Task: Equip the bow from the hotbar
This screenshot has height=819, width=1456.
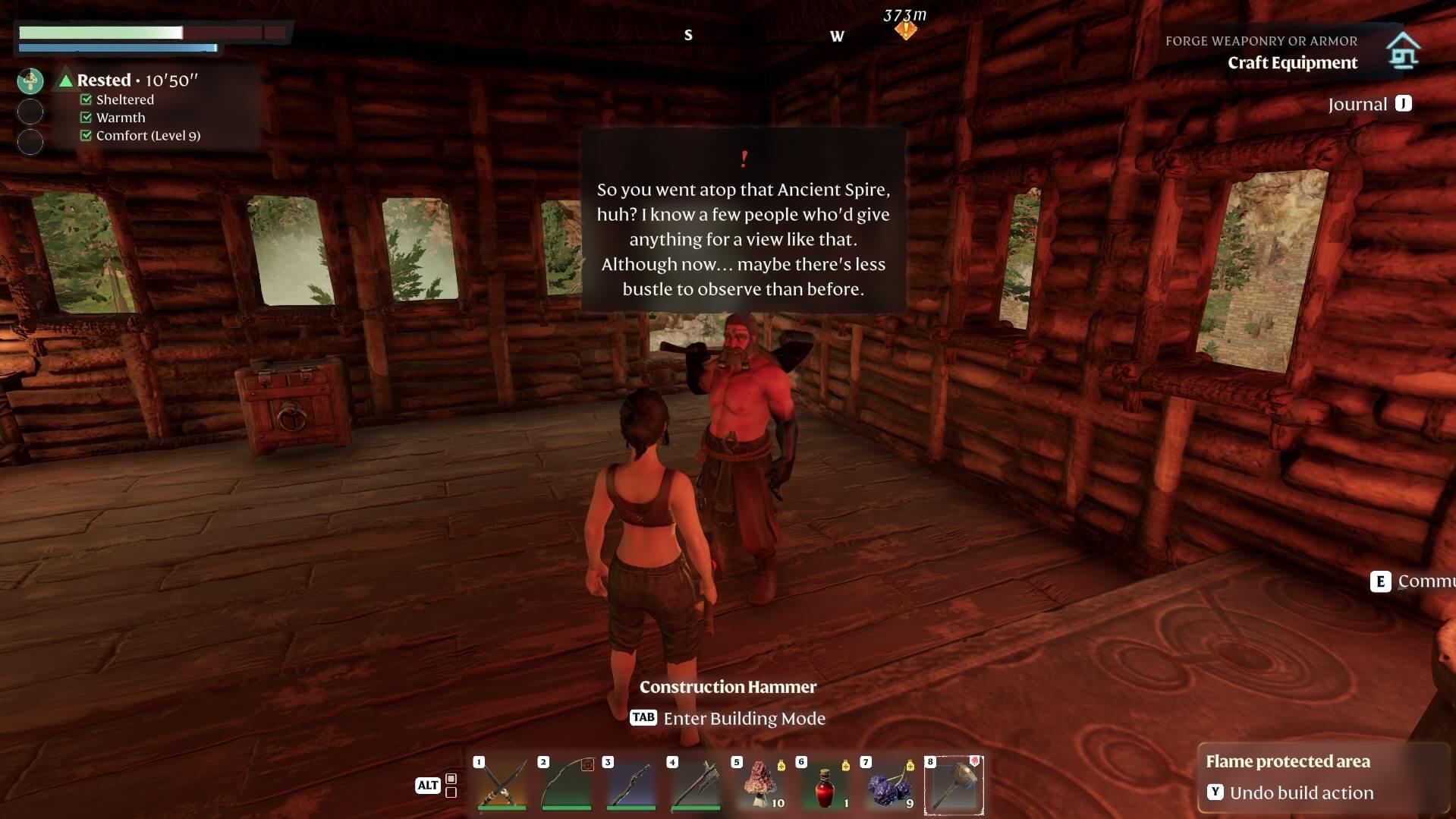Action: pos(566,786)
